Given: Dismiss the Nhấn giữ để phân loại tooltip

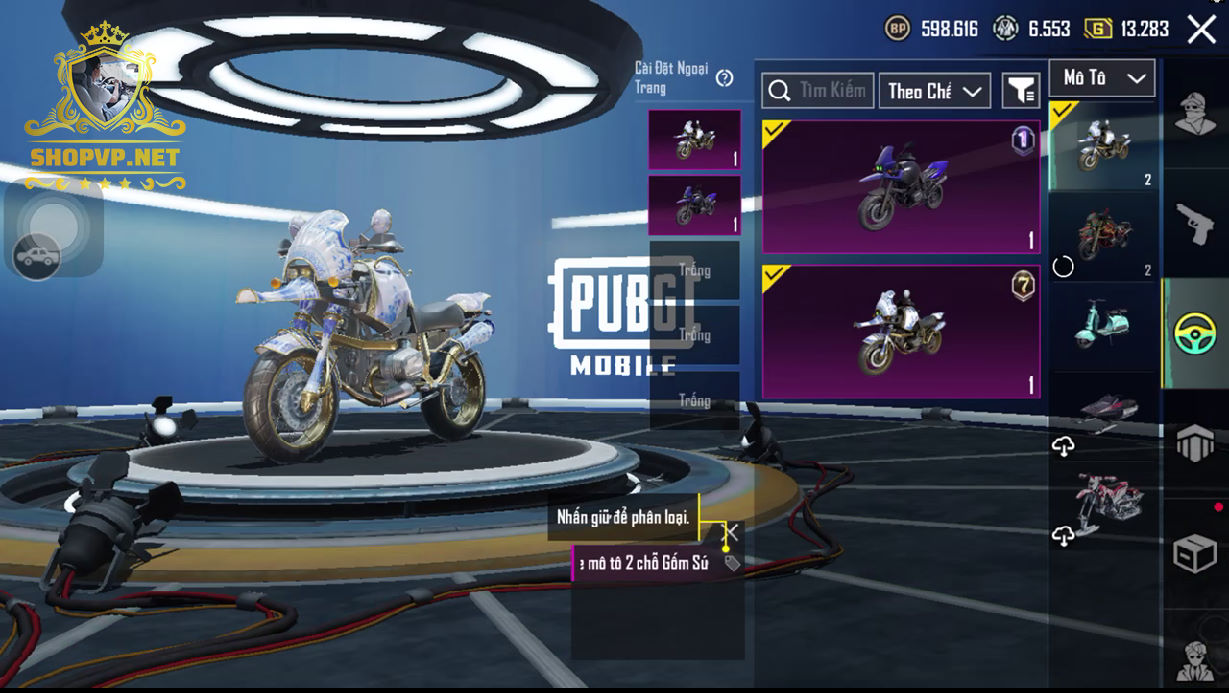Looking at the screenshot, I should tap(732, 531).
